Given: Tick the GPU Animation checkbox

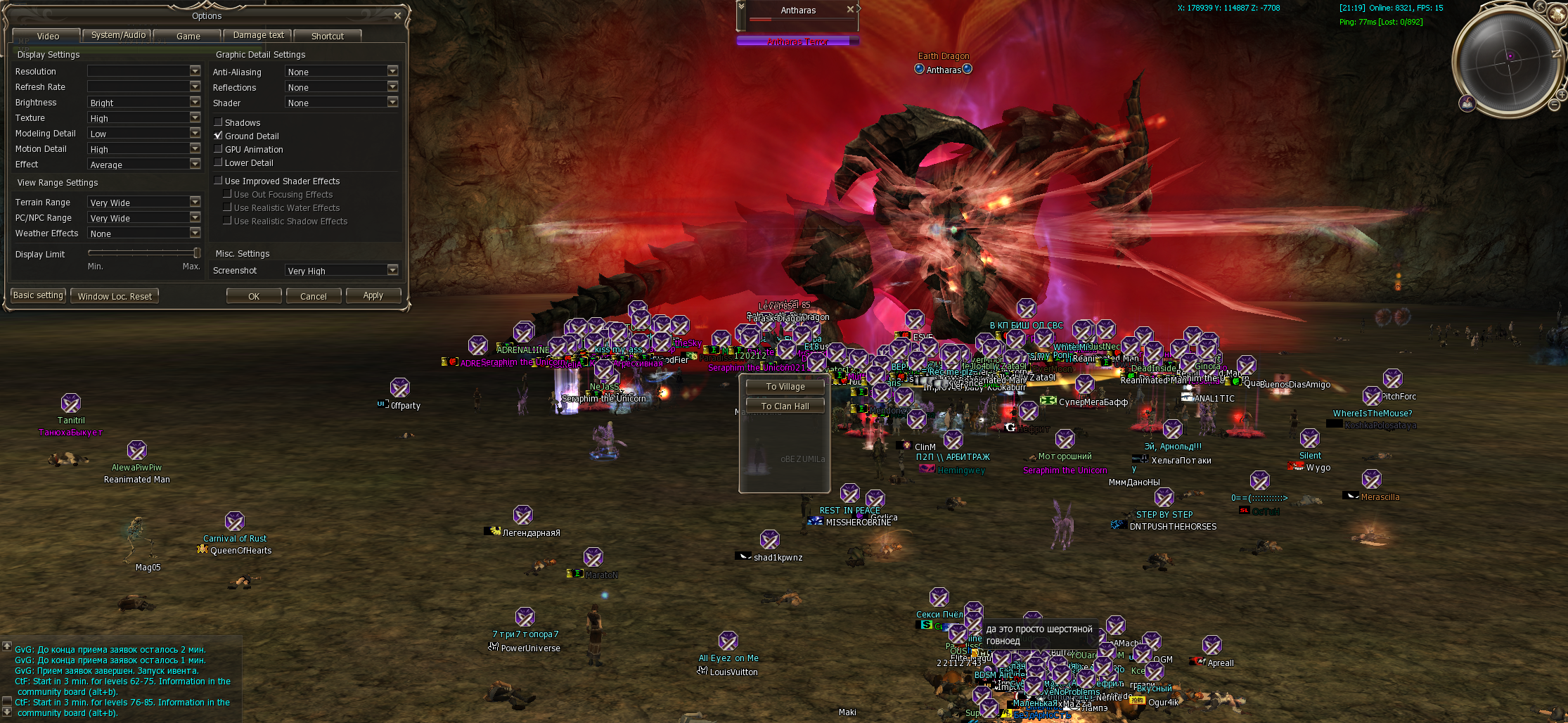Looking at the screenshot, I should (219, 149).
